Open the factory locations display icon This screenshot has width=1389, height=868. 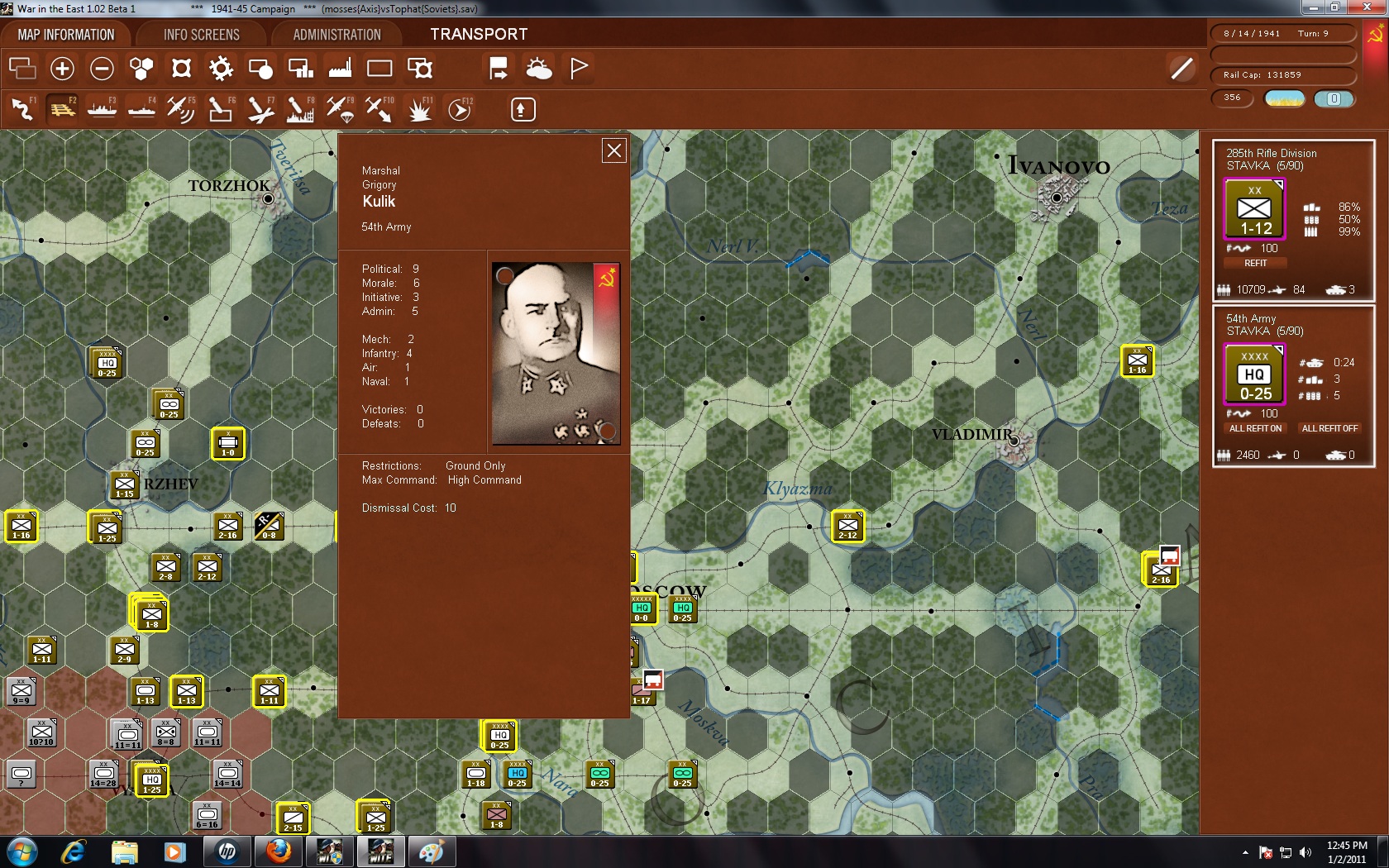coord(339,69)
